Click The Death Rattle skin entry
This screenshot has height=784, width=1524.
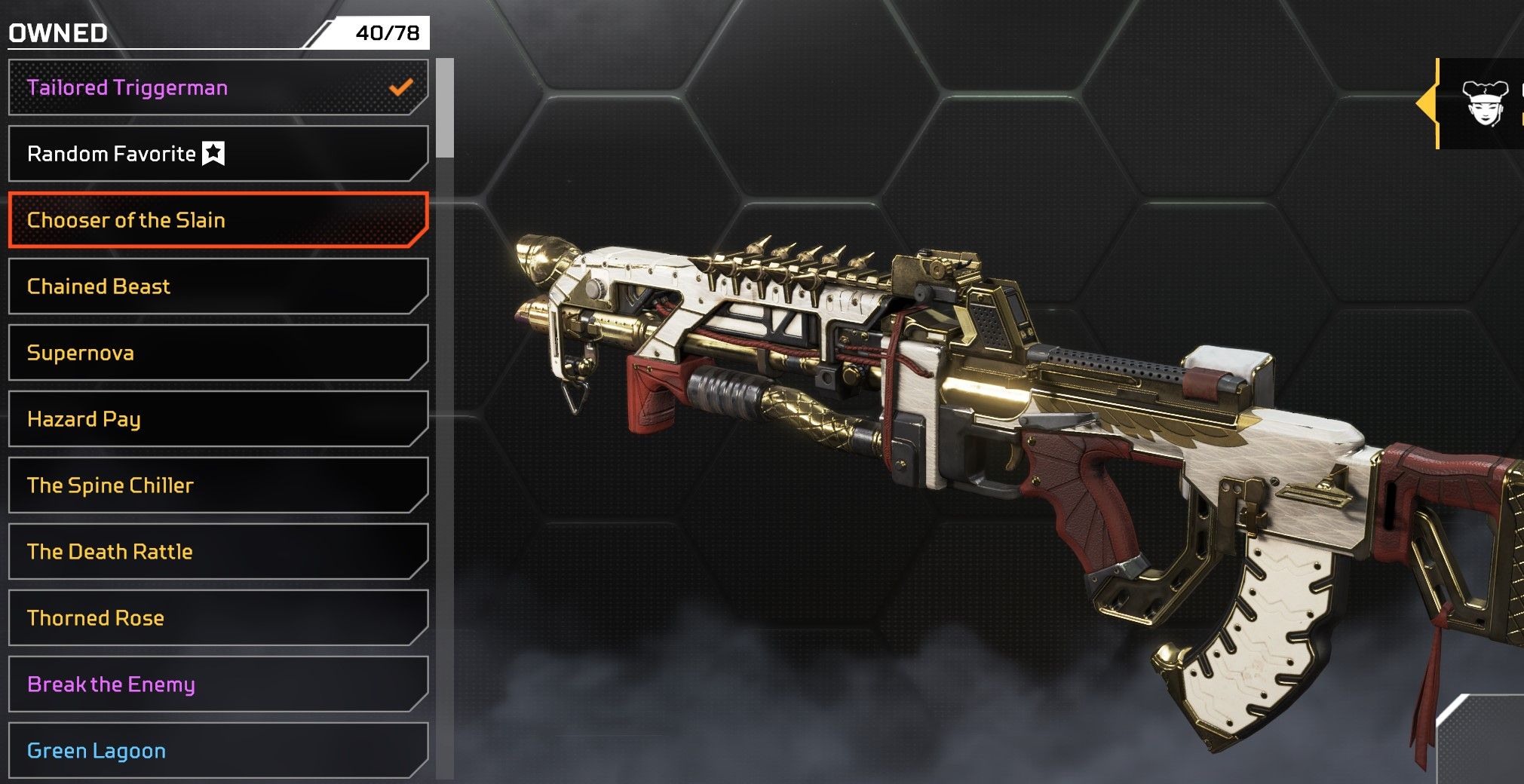pyautogui.click(x=217, y=552)
